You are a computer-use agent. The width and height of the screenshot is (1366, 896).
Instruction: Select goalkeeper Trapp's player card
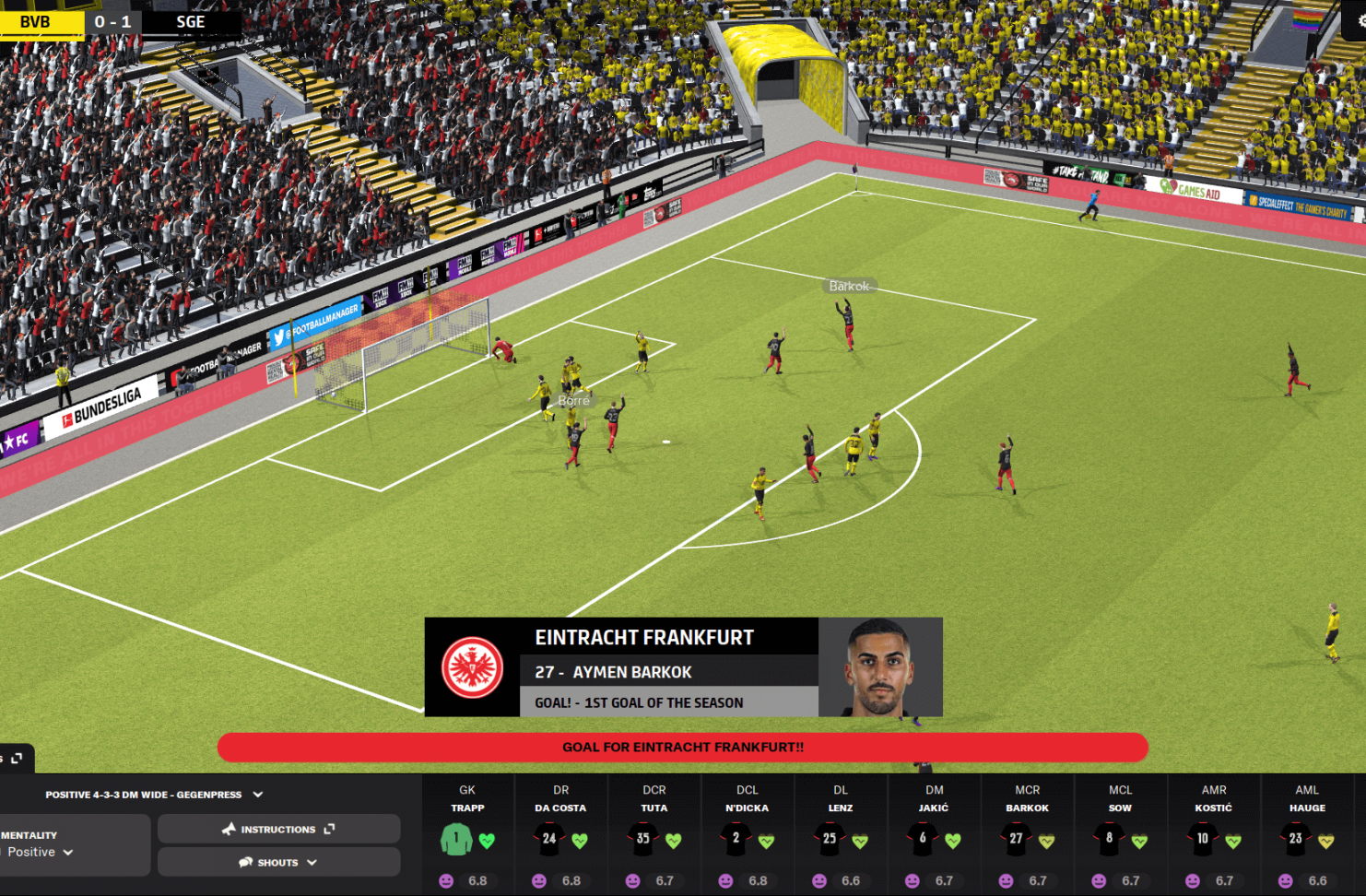[x=467, y=836]
